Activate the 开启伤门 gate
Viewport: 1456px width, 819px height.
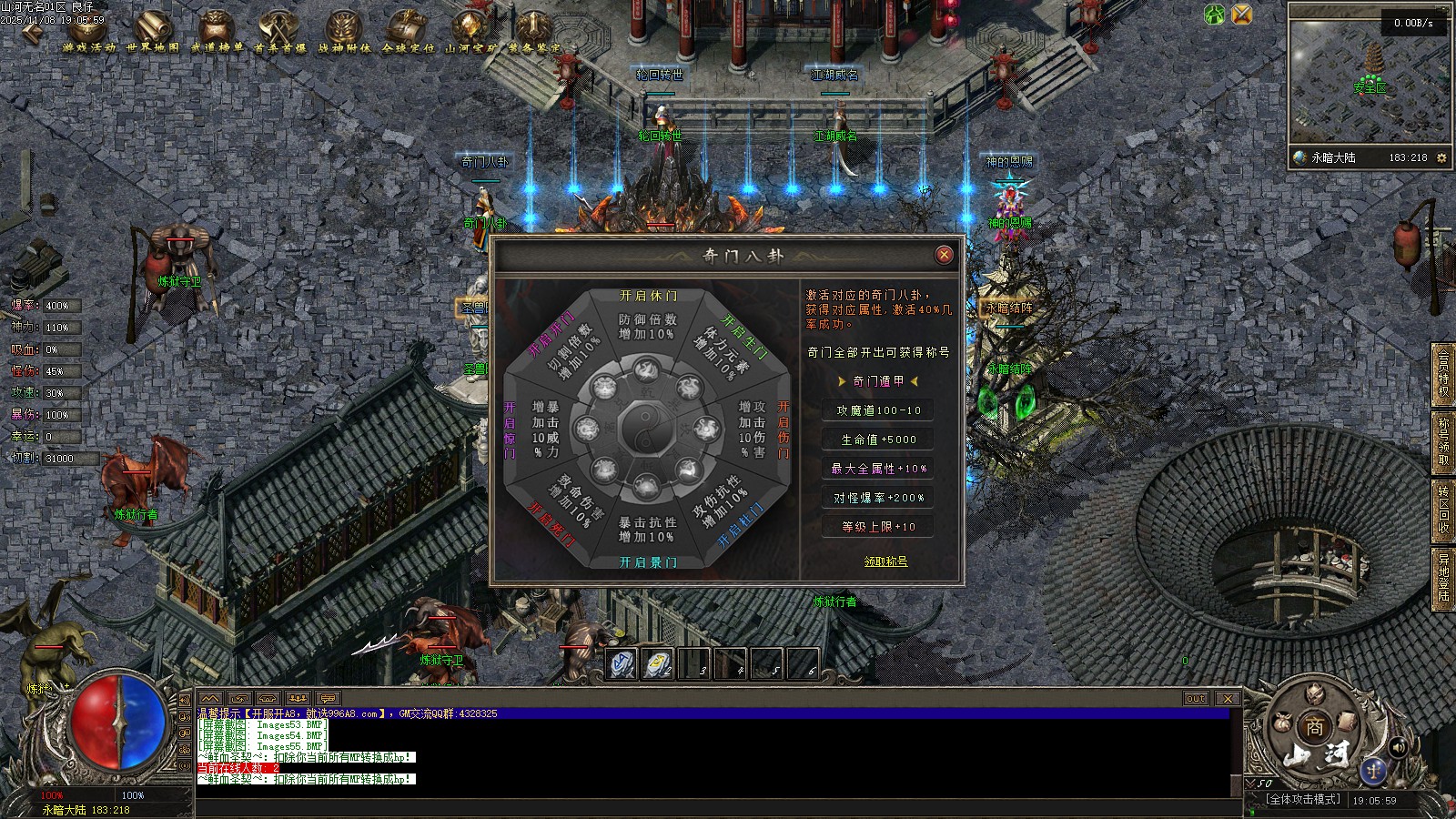[784, 430]
